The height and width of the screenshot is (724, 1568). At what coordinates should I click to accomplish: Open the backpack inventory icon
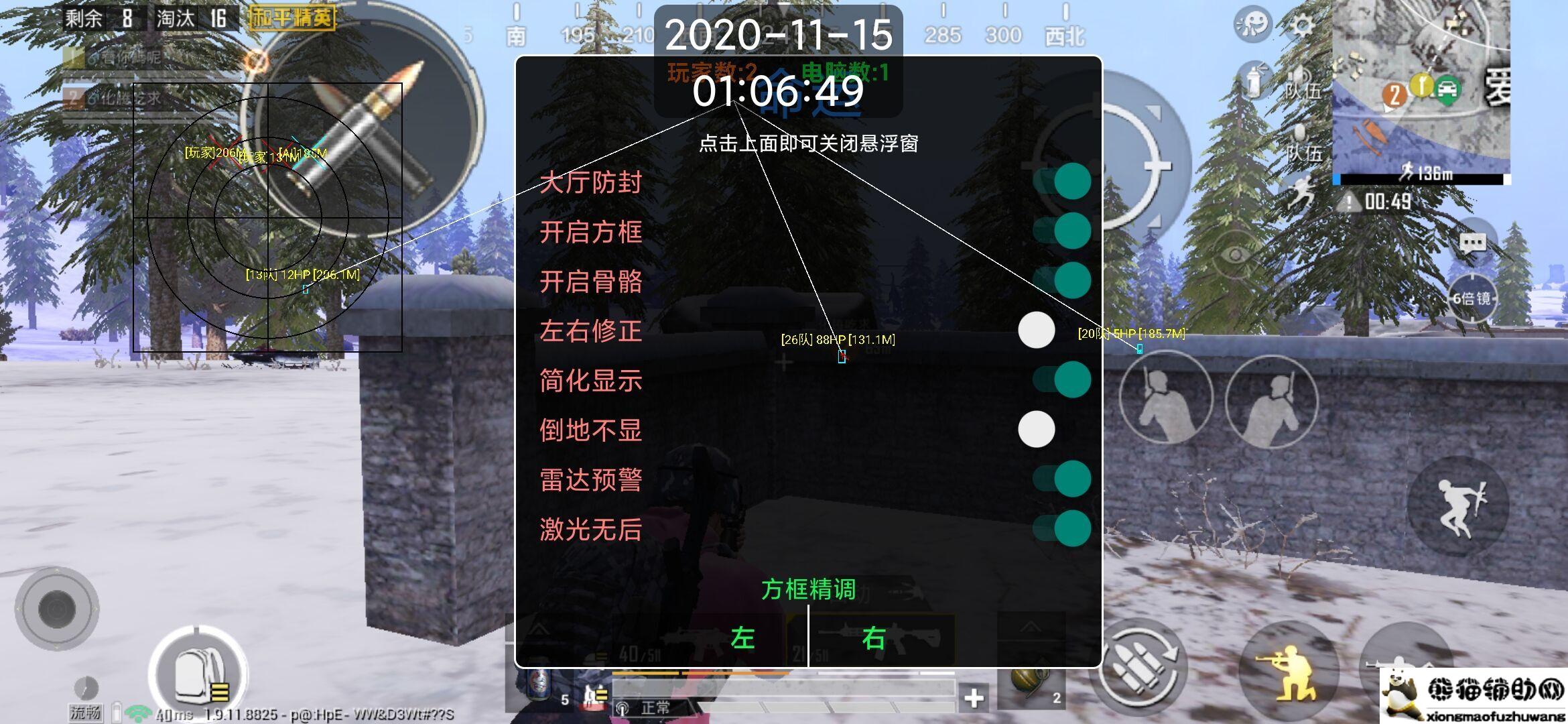[198, 677]
